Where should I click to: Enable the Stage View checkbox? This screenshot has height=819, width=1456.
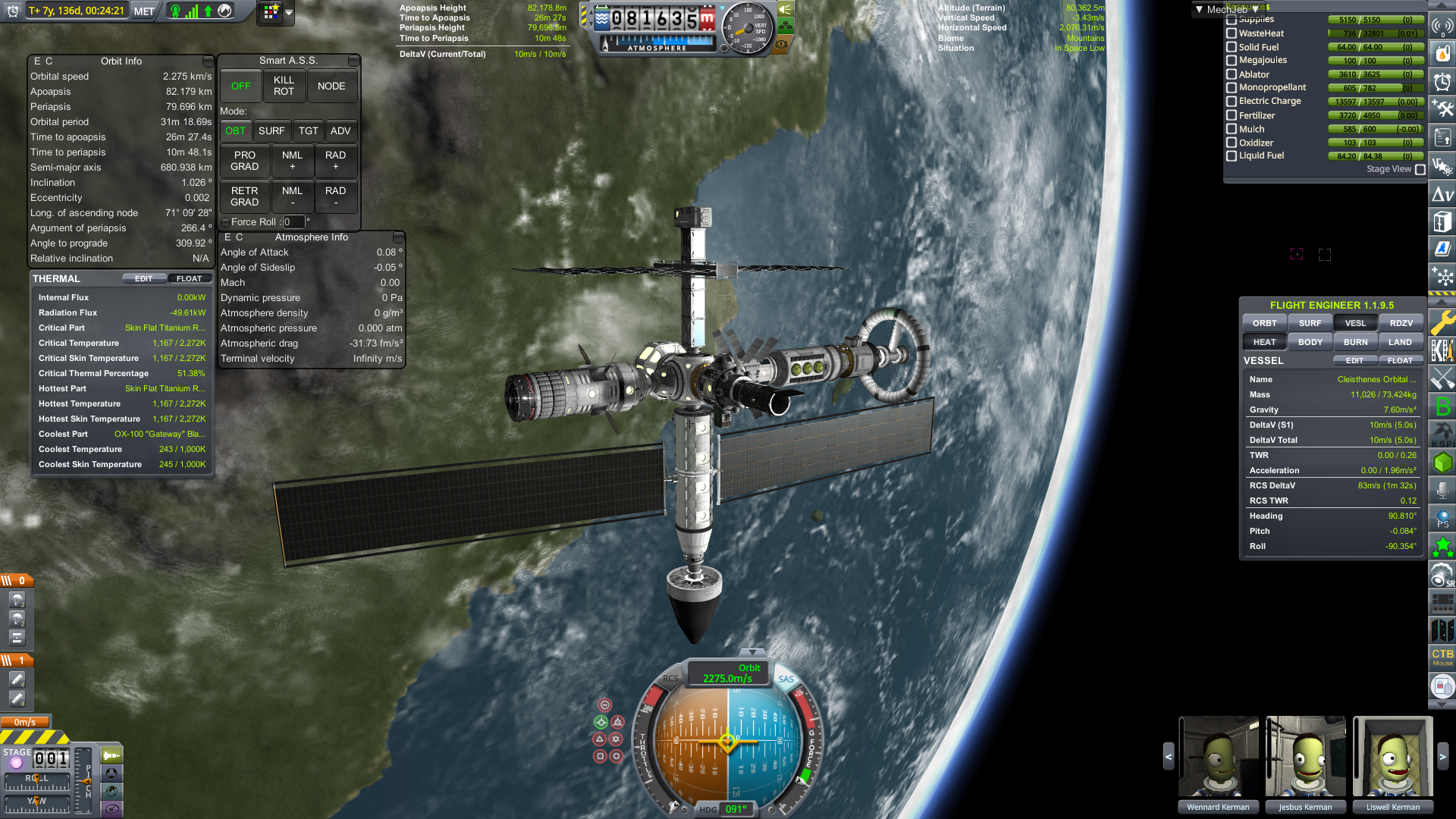[x=1420, y=170]
